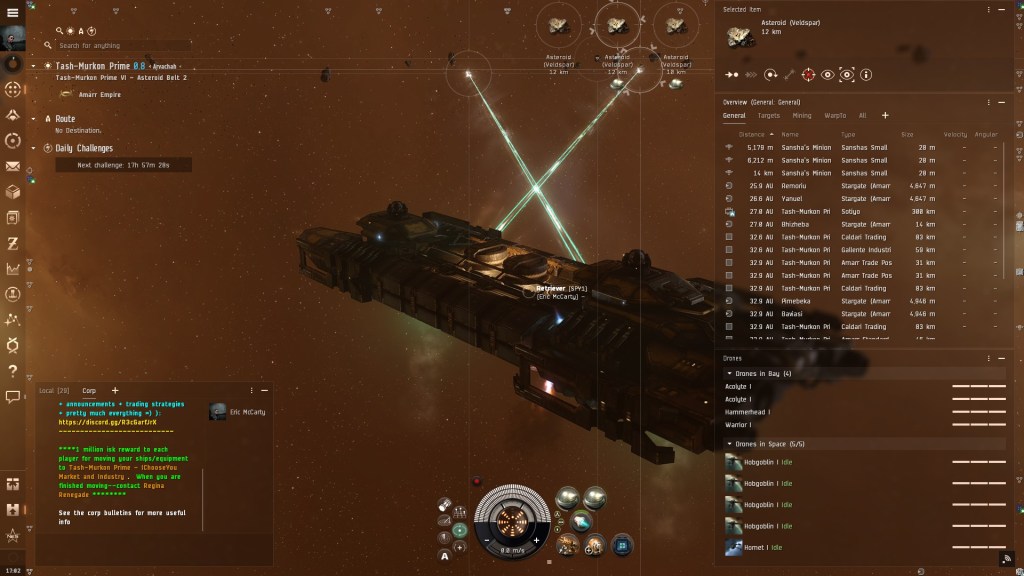
Task: Open the hamburger main menu
Action: click(x=12, y=12)
